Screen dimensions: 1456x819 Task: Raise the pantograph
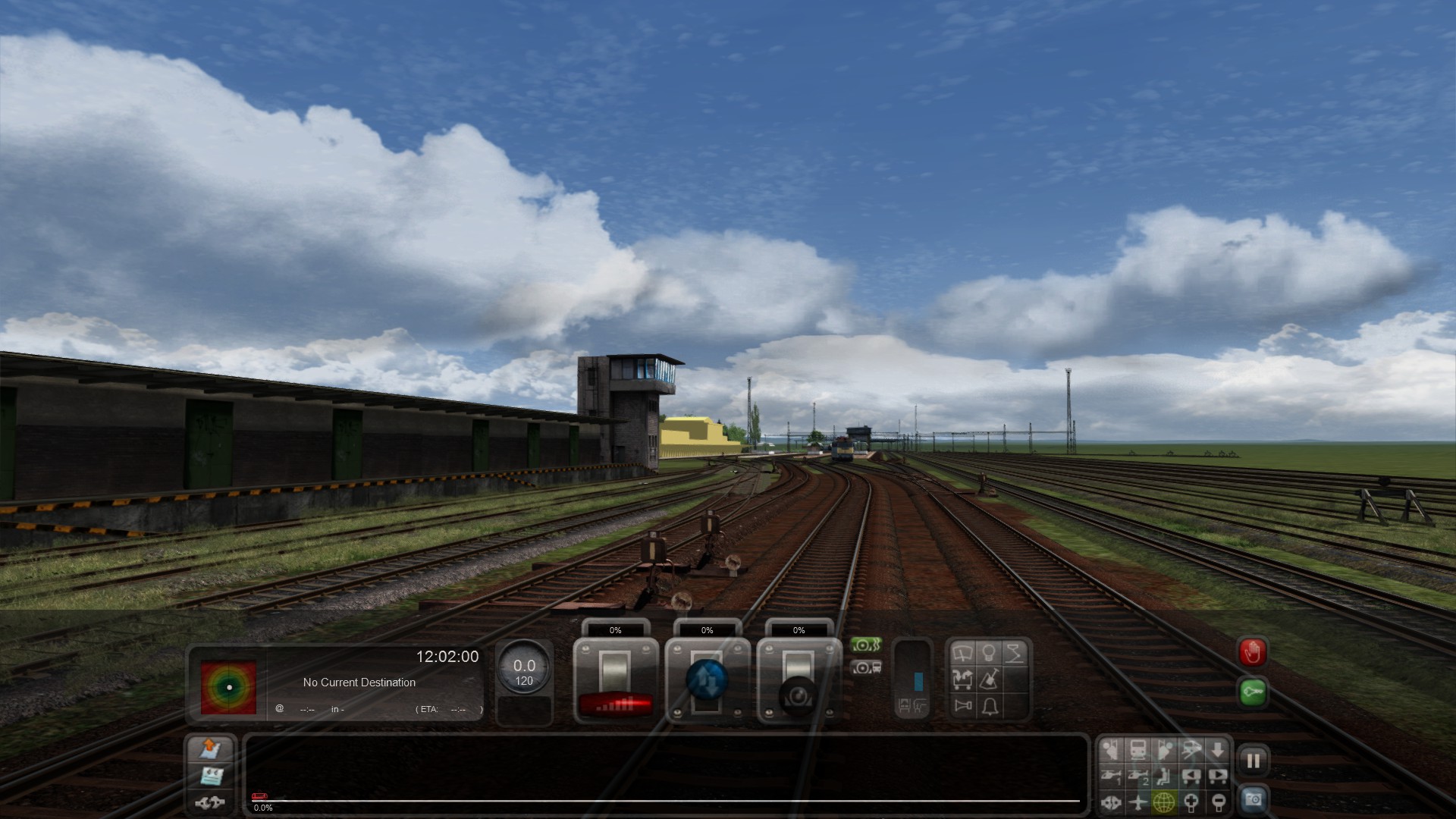[1015, 653]
